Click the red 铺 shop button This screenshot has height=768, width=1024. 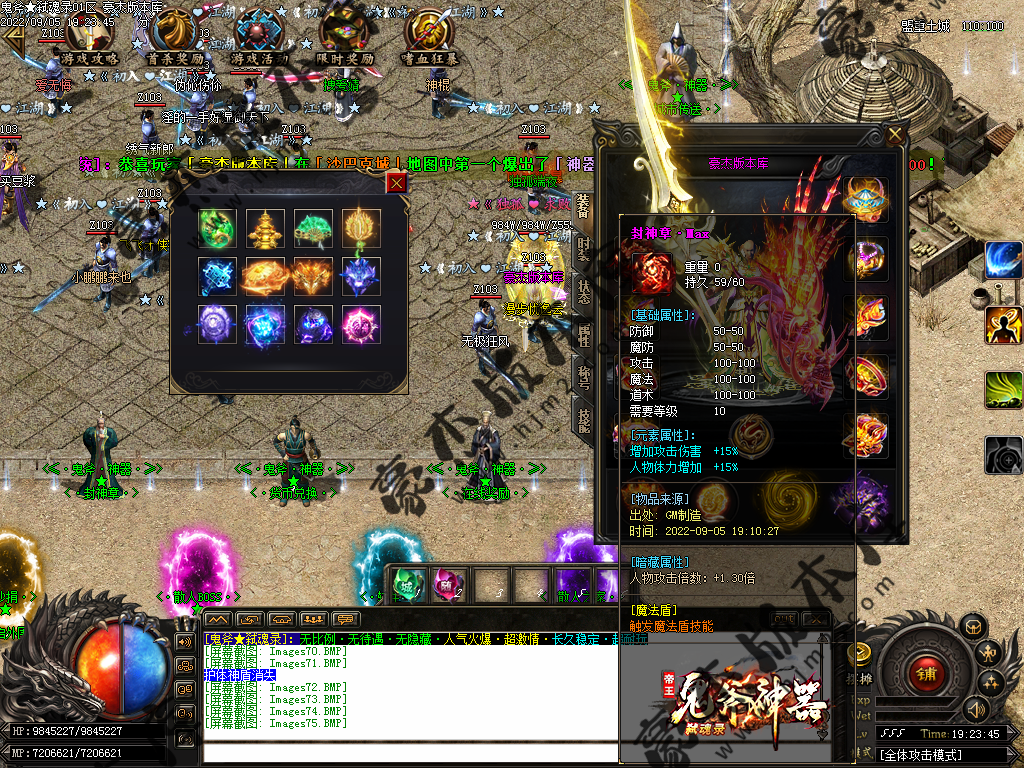click(x=926, y=673)
